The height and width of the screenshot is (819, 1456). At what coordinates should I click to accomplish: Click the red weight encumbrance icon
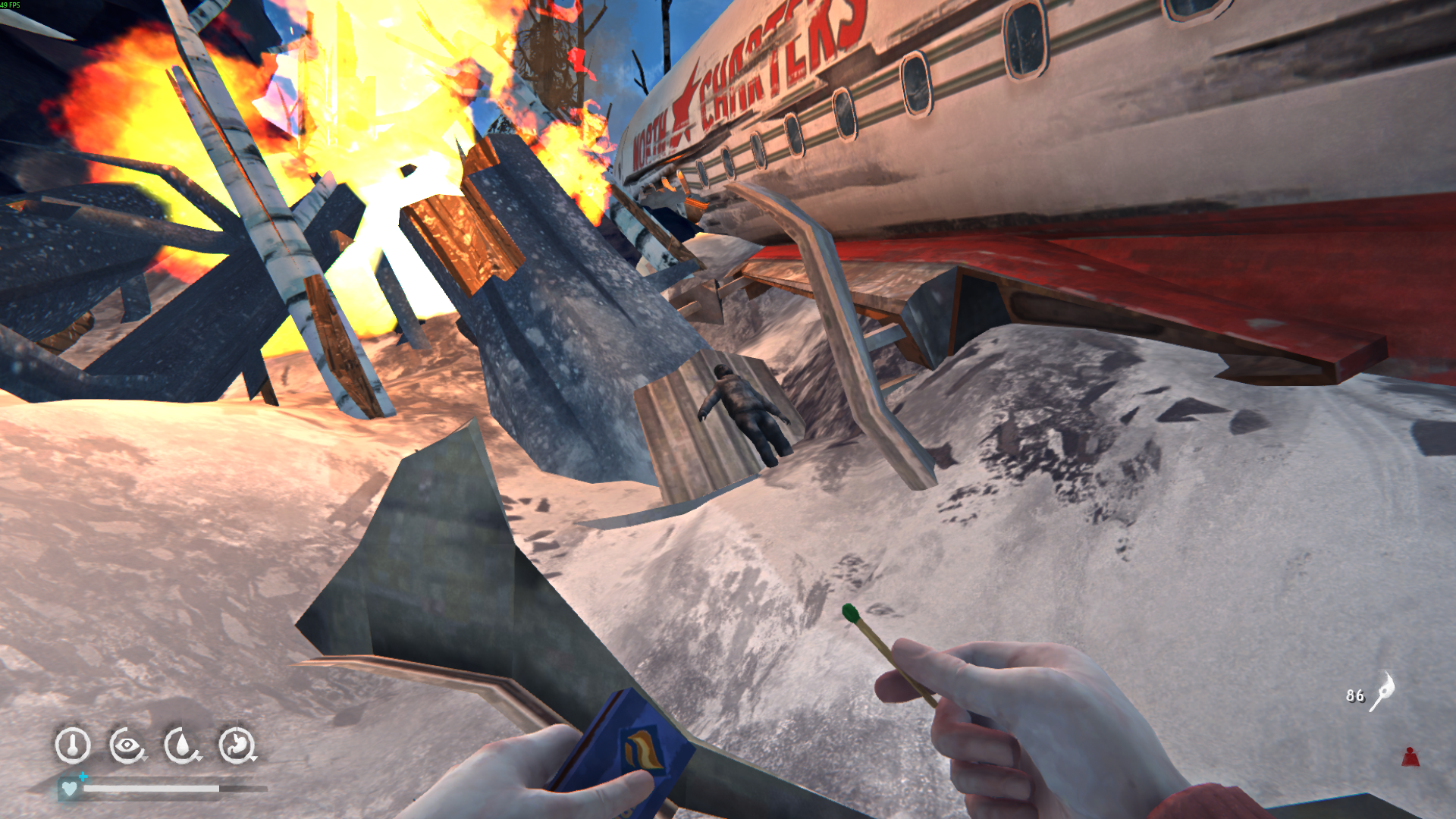(1410, 757)
